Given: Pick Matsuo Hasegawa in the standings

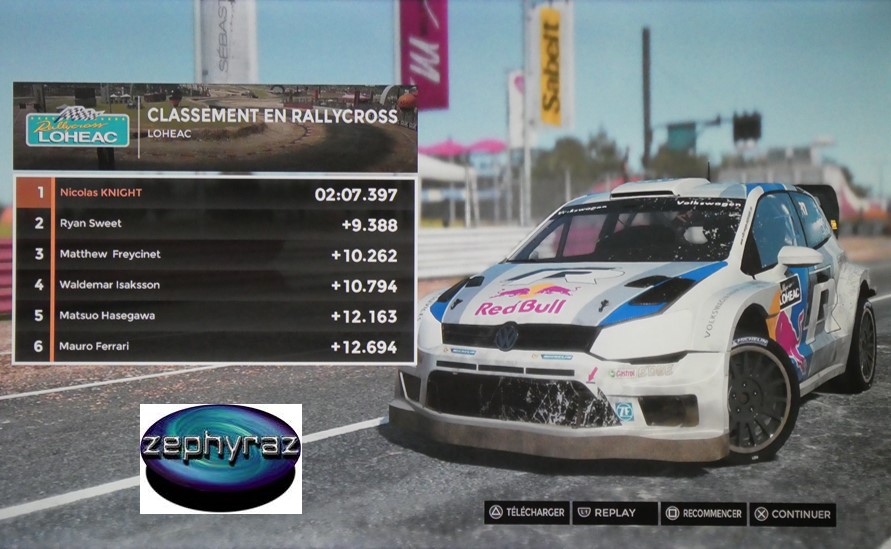Looking at the screenshot, I should tap(214, 316).
